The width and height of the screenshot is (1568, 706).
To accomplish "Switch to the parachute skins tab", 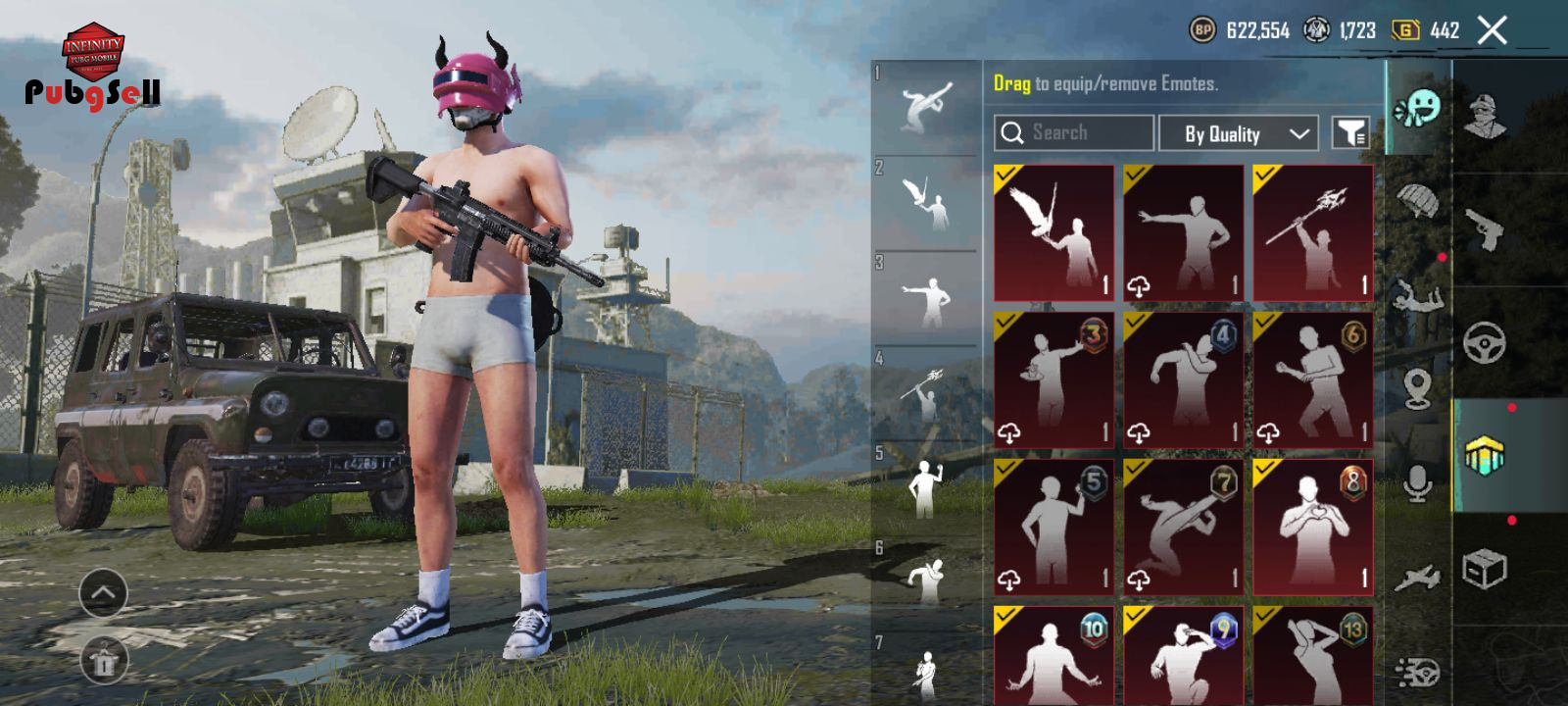I will click(x=1418, y=201).
